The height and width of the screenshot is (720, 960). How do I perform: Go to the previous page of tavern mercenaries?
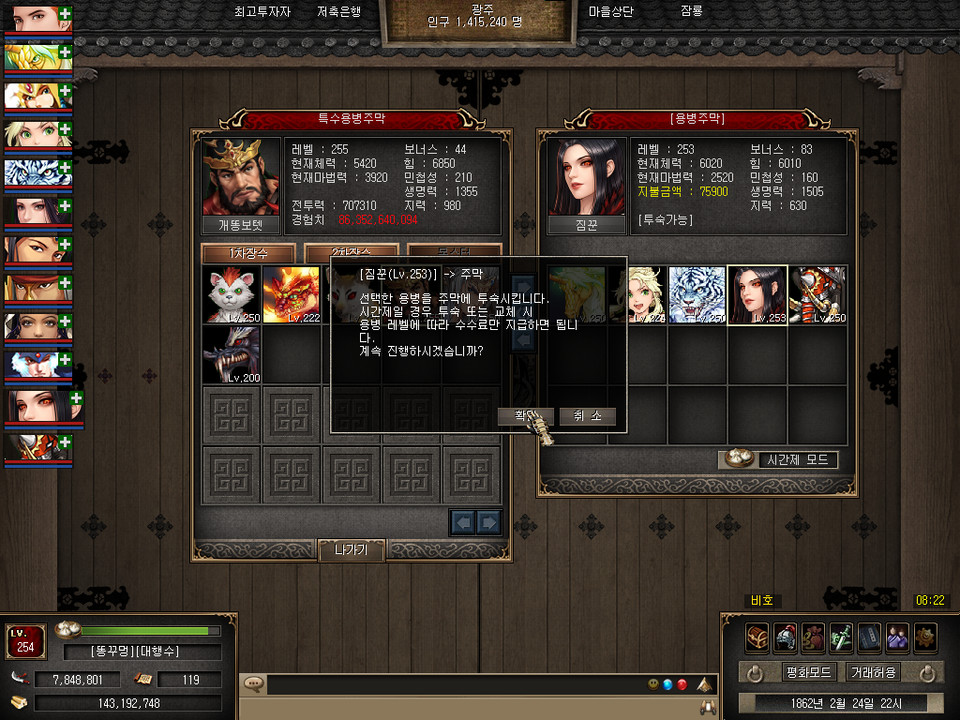[x=463, y=521]
